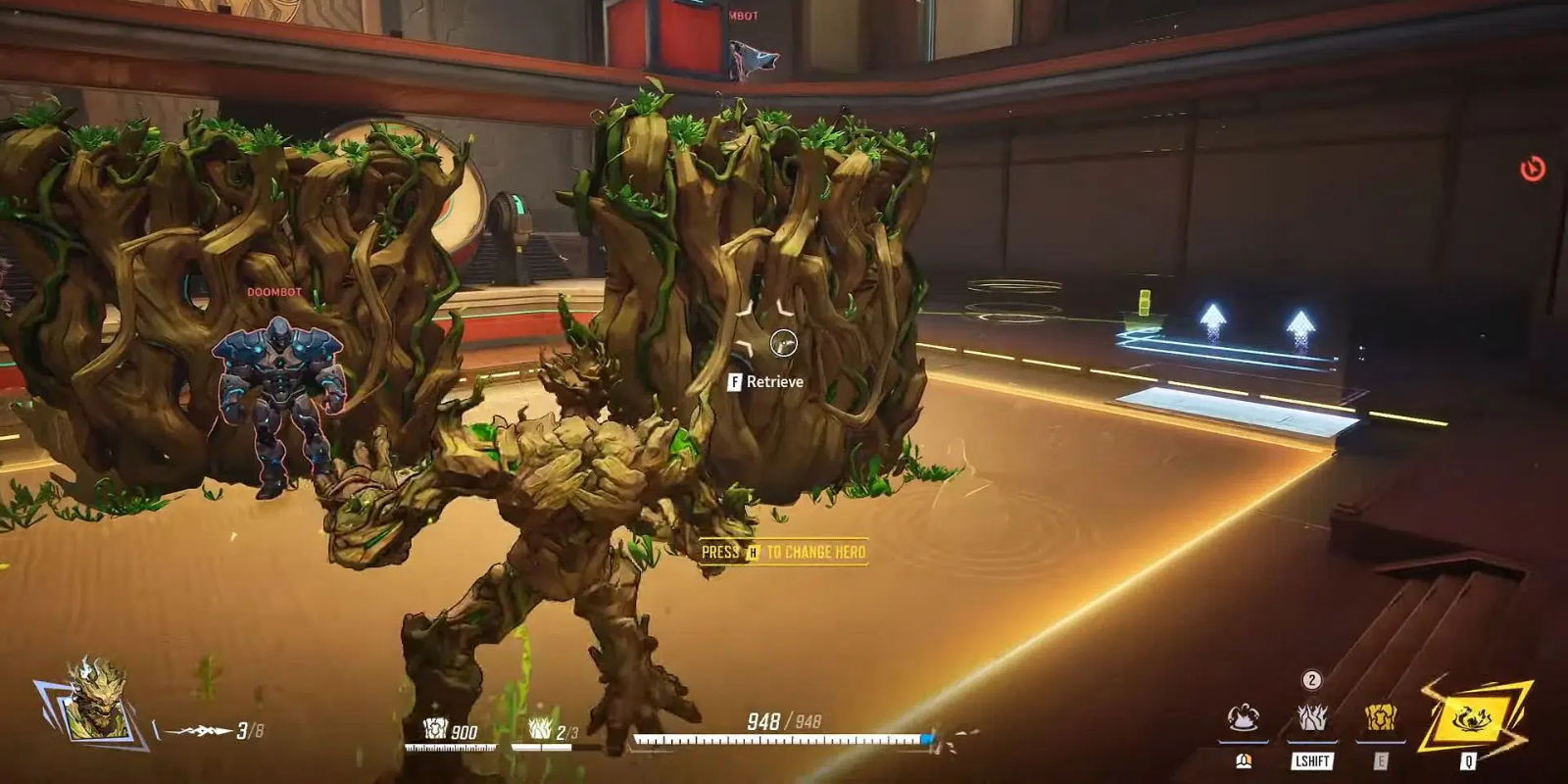Image resolution: width=1568 pixels, height=784 pixels.
Task: Click the DOOMBOT enemy nameplate label
Action: pyautogui.click(x=272, y=291)
